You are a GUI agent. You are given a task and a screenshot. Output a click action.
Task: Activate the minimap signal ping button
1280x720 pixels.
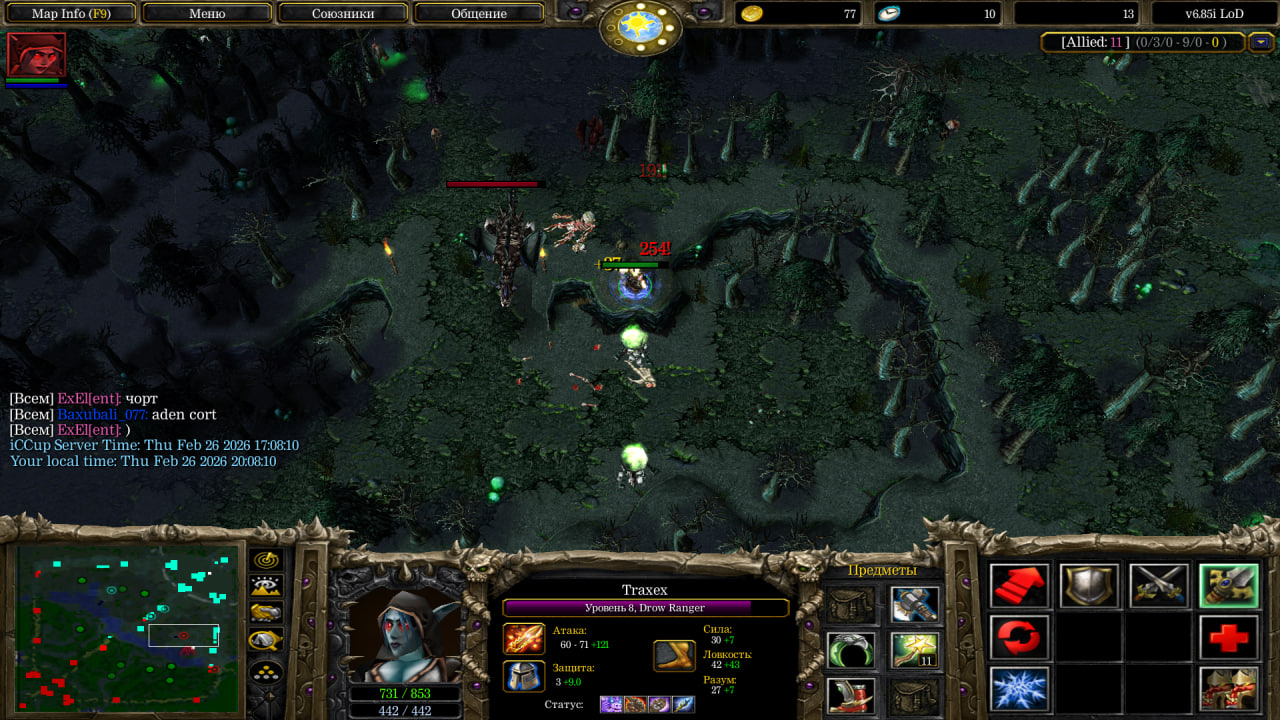click(266, 561)
